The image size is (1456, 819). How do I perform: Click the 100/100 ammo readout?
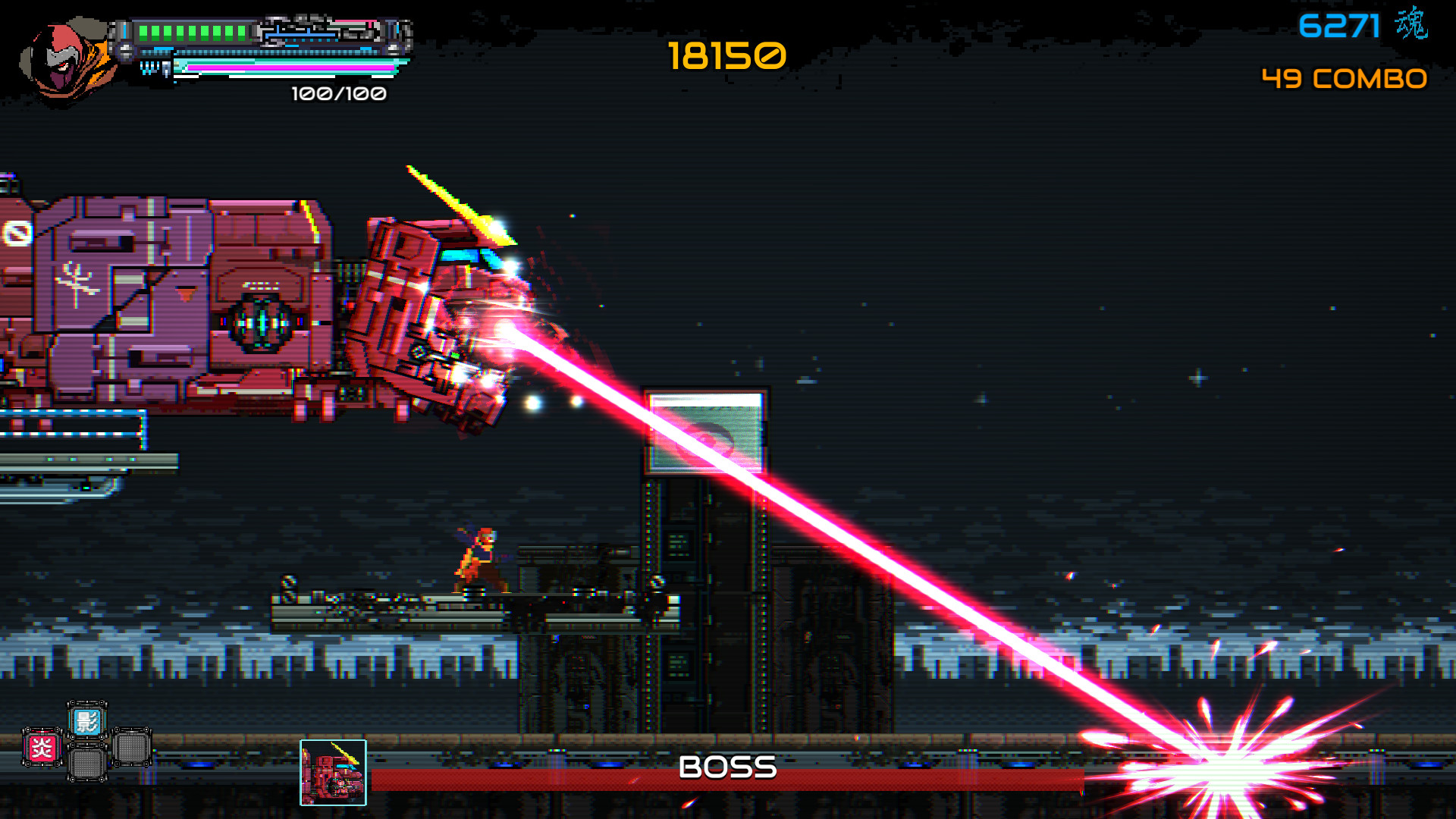tap(338, 95)
